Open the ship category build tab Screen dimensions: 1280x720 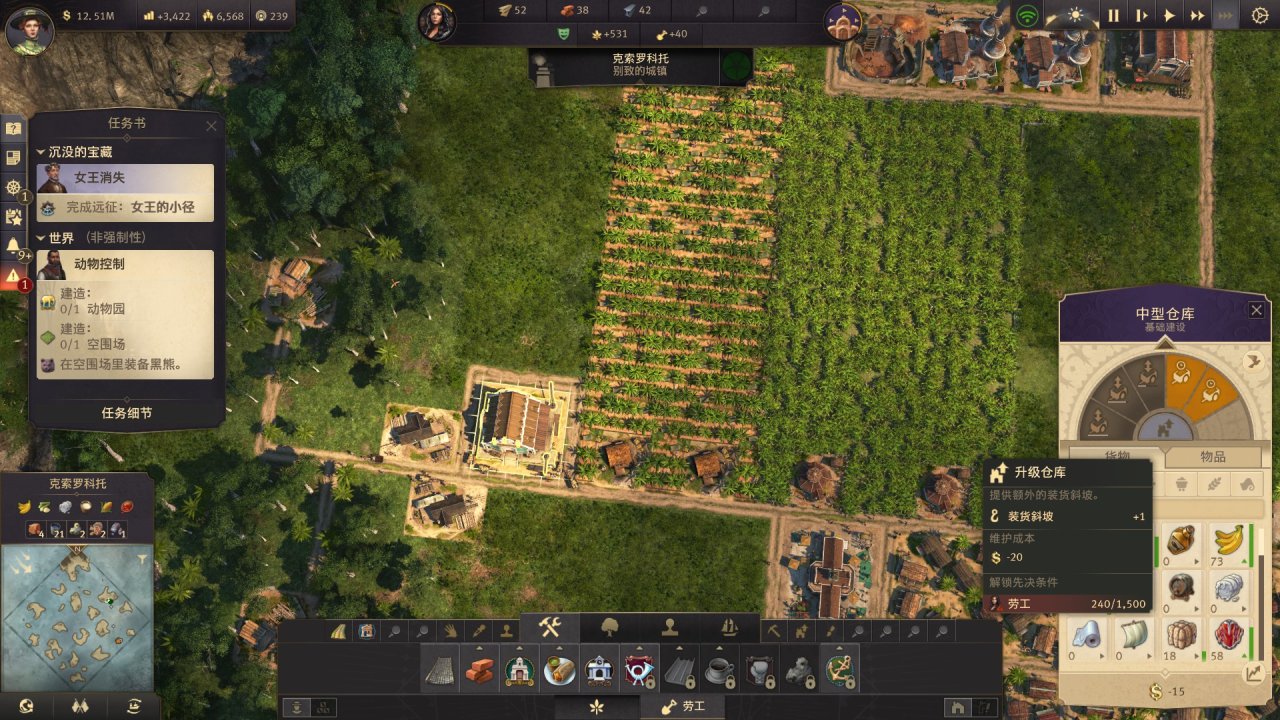tap(729, 628)
